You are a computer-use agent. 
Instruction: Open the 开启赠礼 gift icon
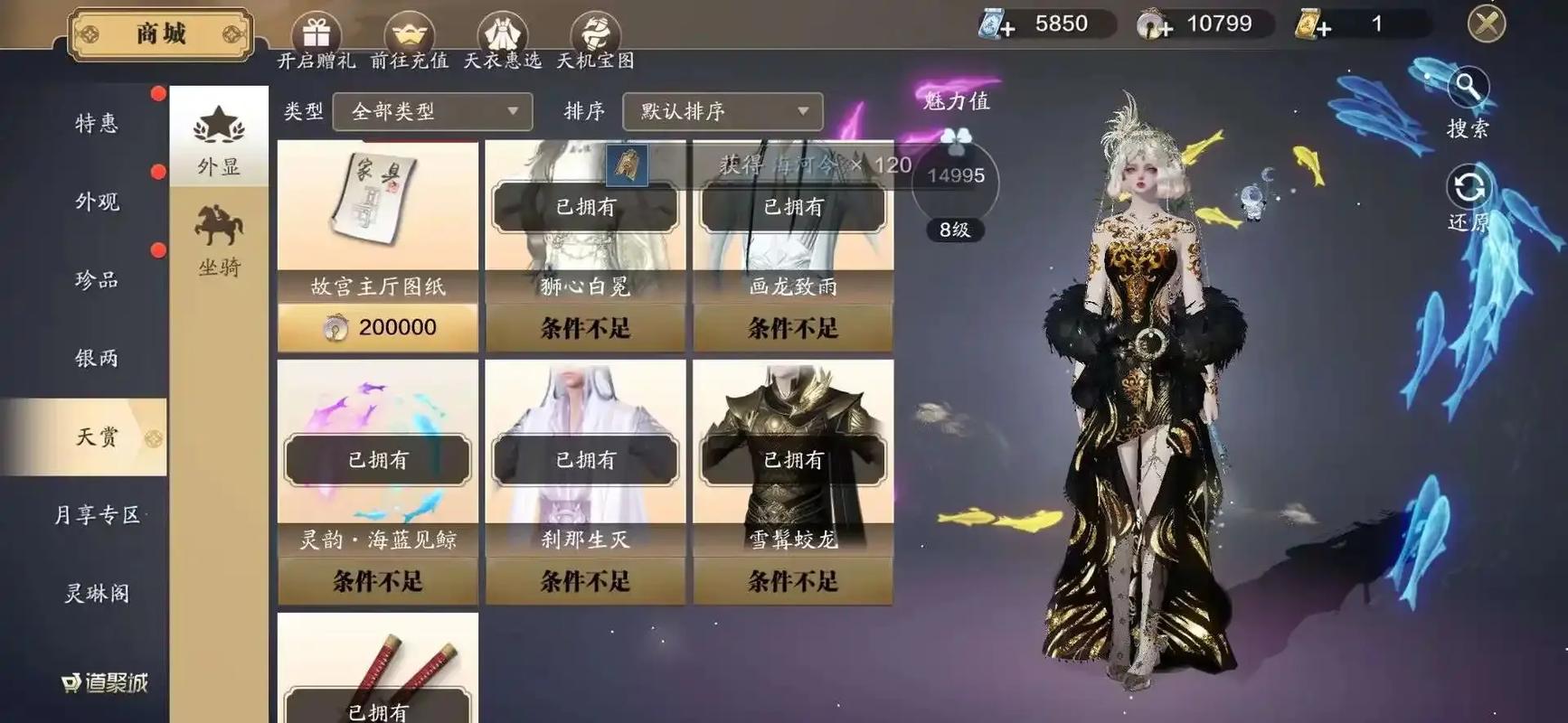coord(316,32)
